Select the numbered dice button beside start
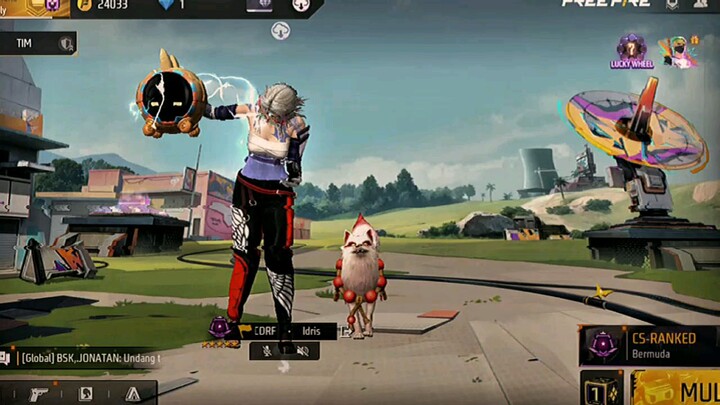The height and width of the screenshot is (405, 720). pyautogui.click(x=602, y=389)
